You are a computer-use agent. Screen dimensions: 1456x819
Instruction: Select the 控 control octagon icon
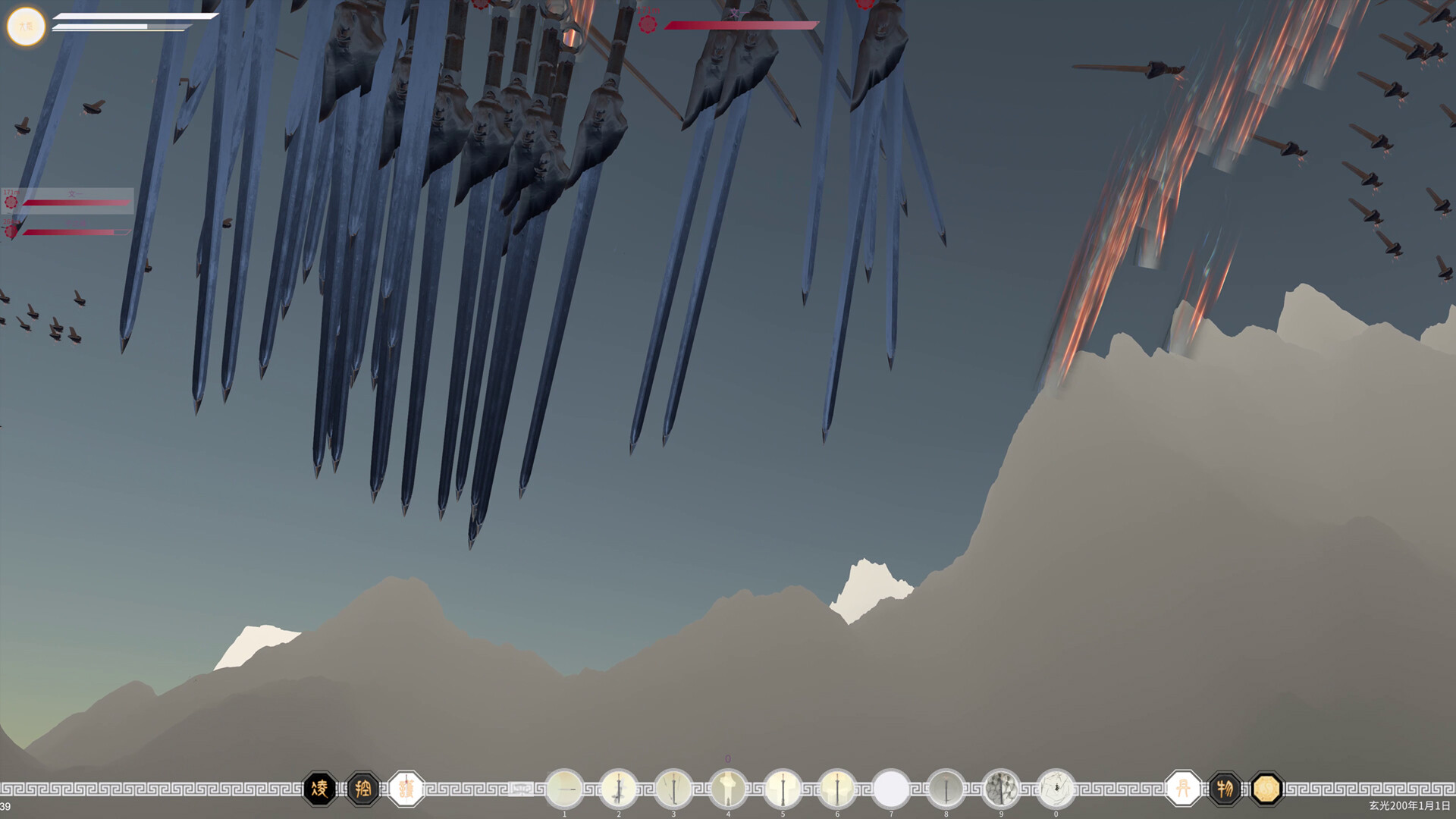click(365, 789)
